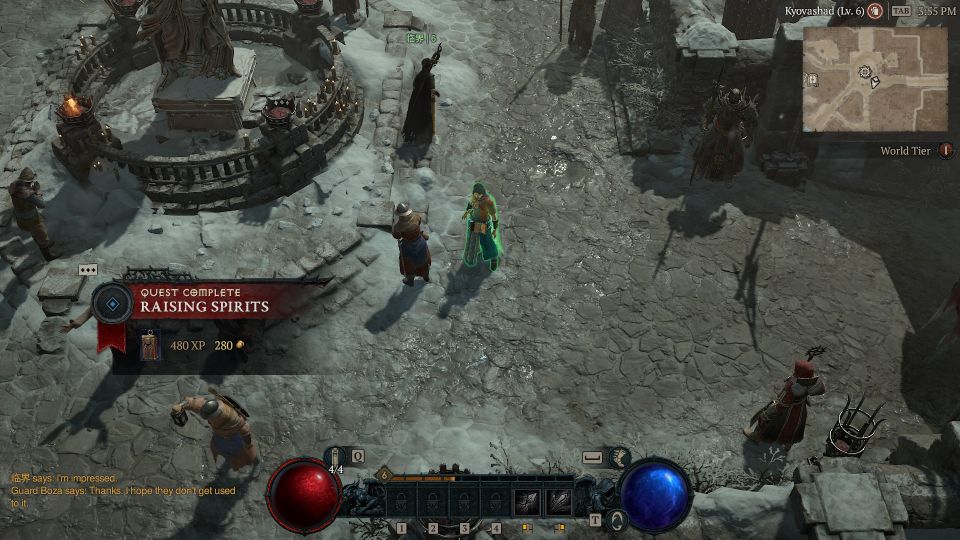
Task: Open the minimap of Kyovashad
Action: click(x=875, y=78)
